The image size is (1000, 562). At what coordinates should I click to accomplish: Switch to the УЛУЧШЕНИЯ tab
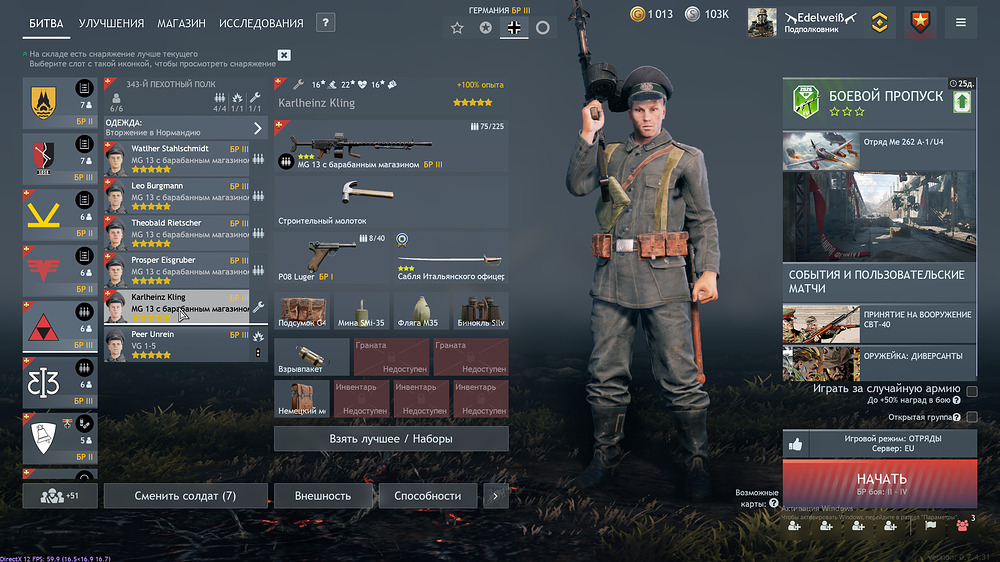pyautogui.click(x=113, y=23)
